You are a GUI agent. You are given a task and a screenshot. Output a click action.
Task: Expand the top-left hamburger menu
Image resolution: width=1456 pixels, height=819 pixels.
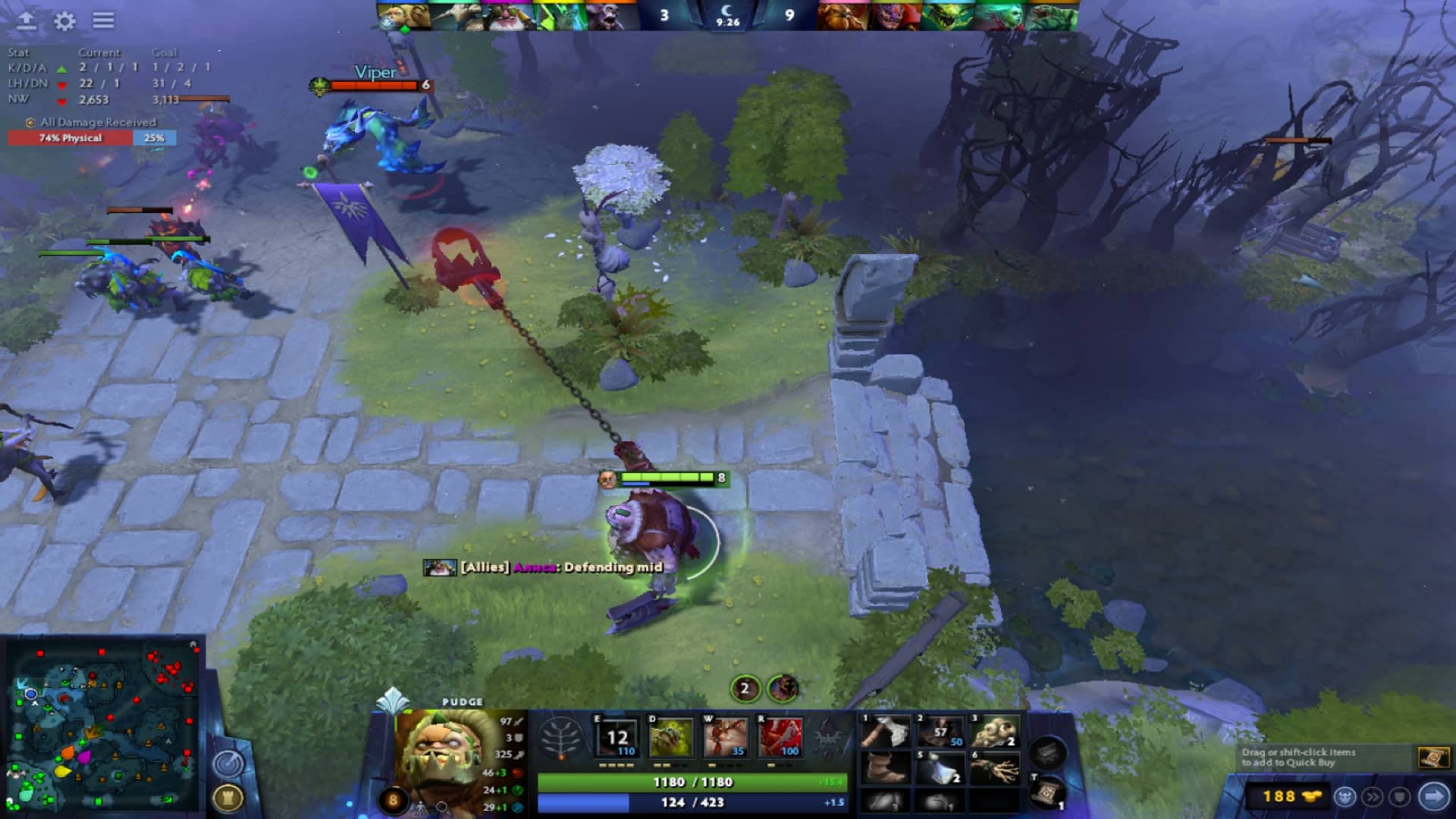coord(102,20)
